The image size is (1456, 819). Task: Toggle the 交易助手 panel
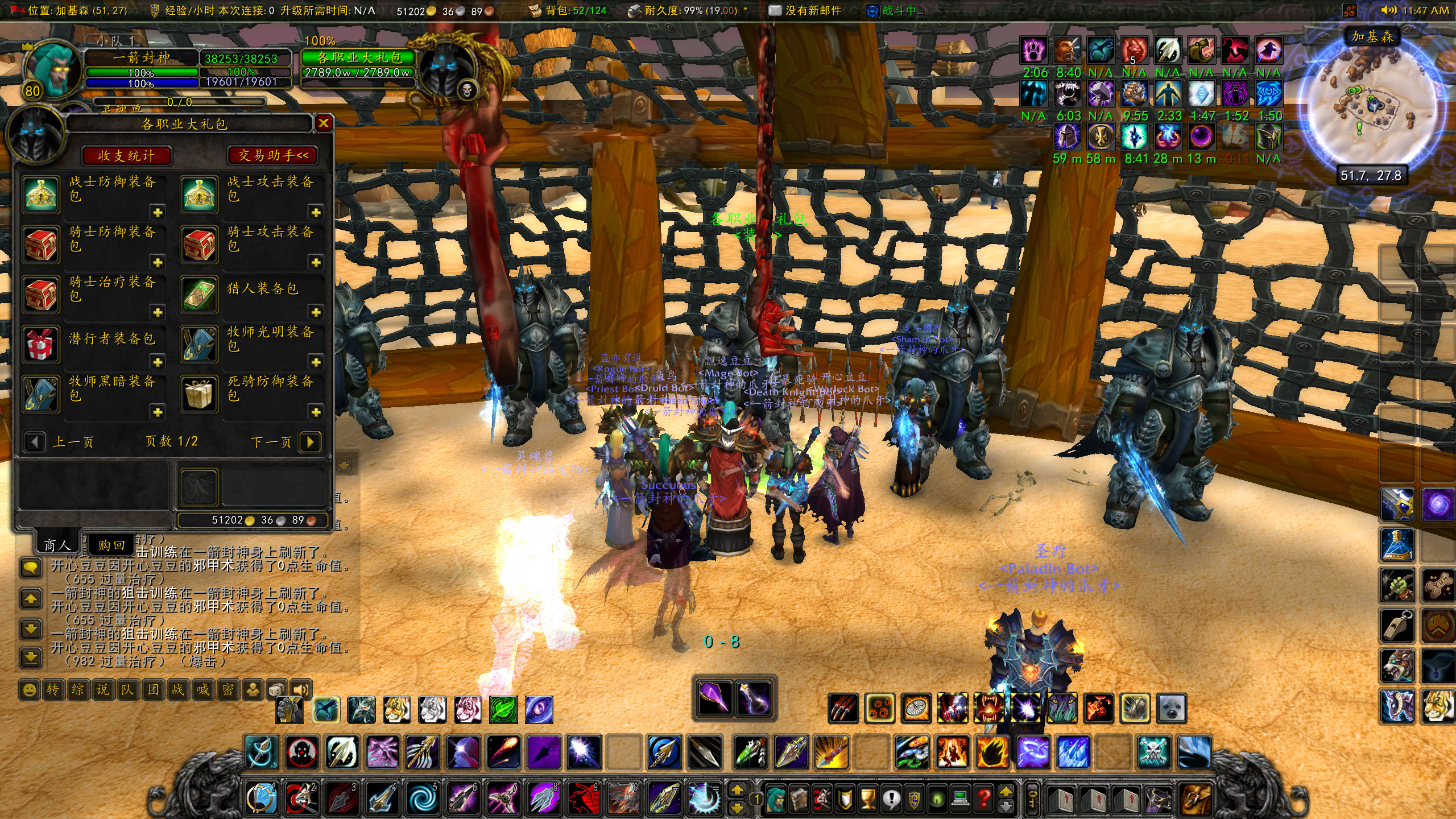(273, 155)
